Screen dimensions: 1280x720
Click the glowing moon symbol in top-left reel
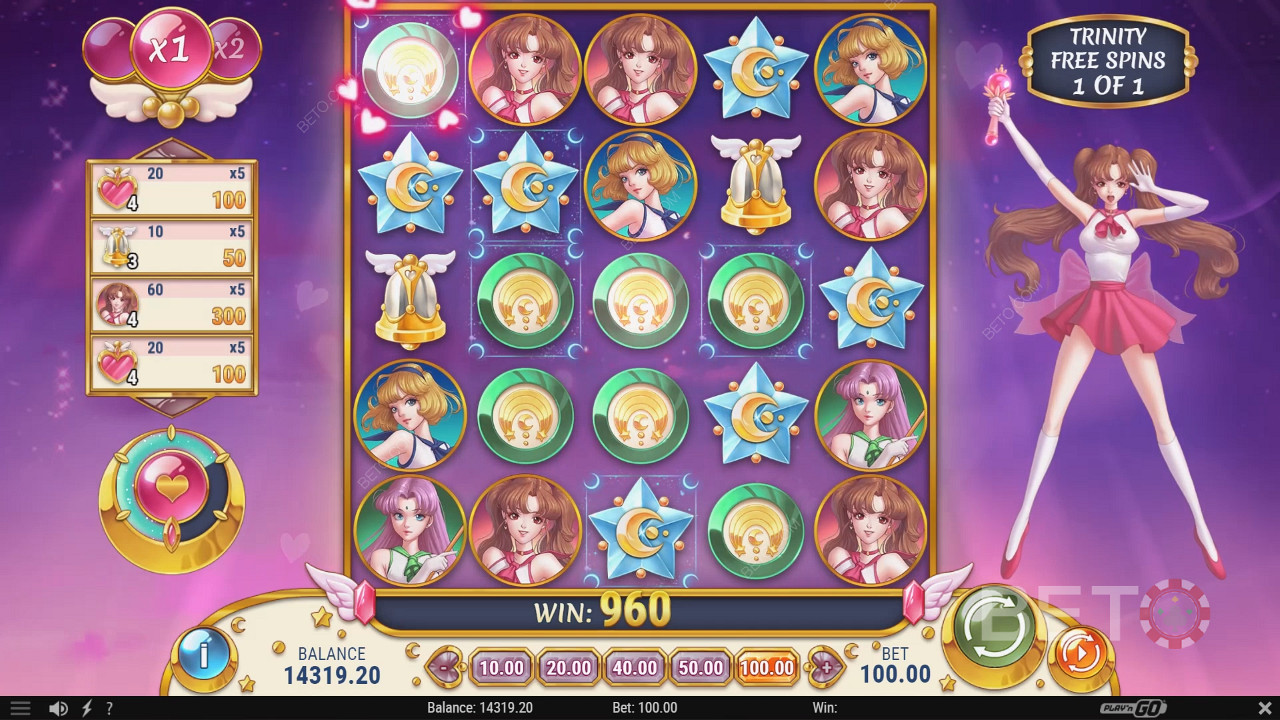click(408, 70)
